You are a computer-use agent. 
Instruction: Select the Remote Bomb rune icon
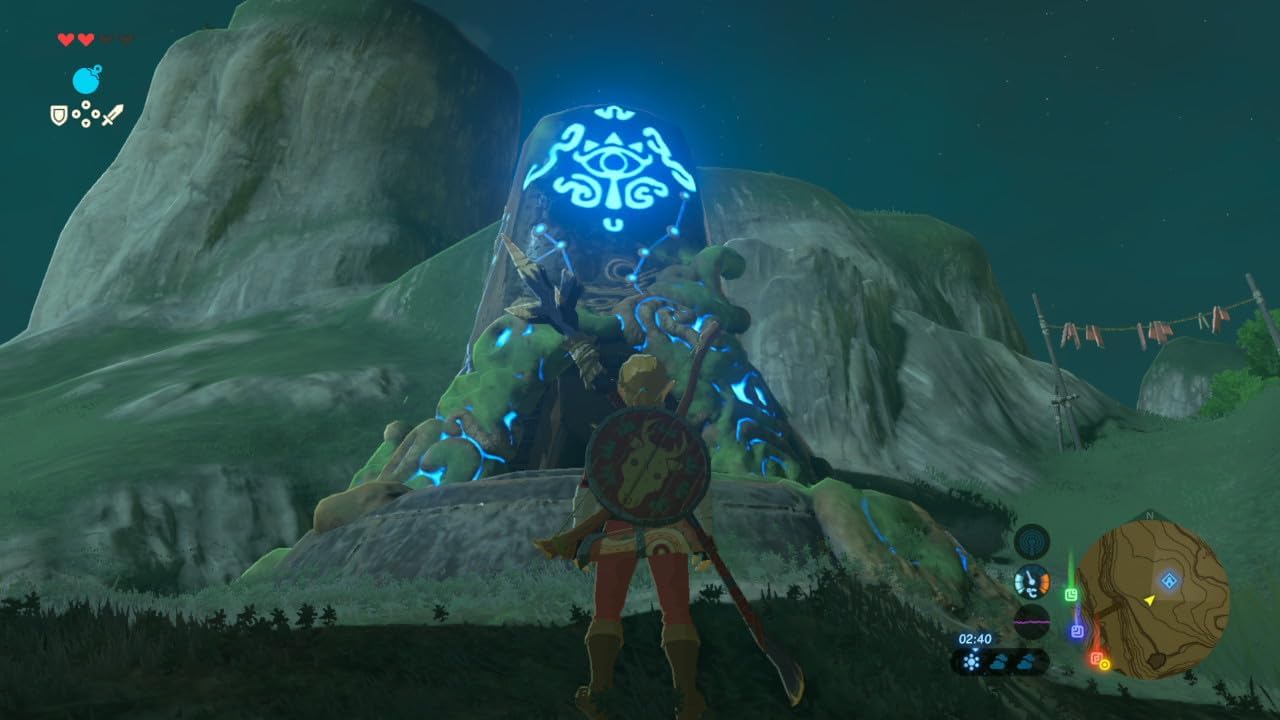[x=86, y=79]
